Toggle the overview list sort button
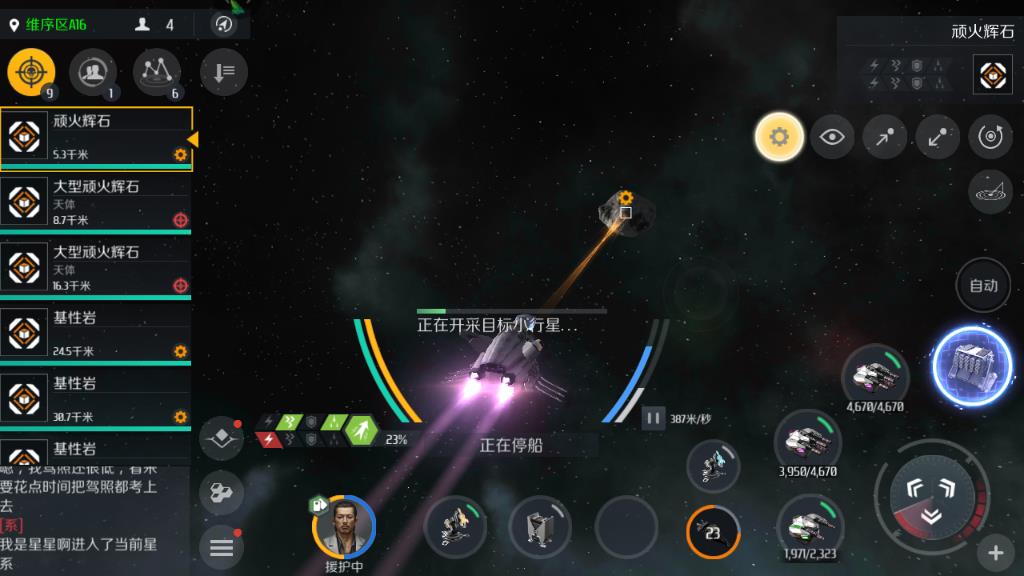This screenshot has height=576, width=1024. click(223, 72)
